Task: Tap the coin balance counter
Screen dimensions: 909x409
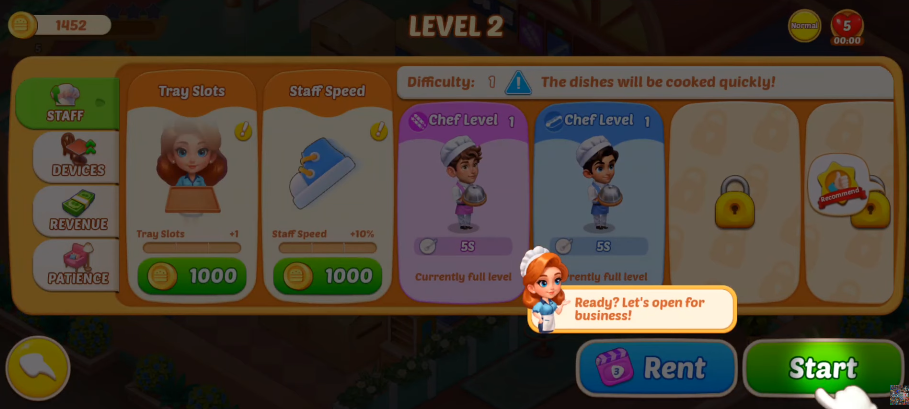Action: [60, 25]
